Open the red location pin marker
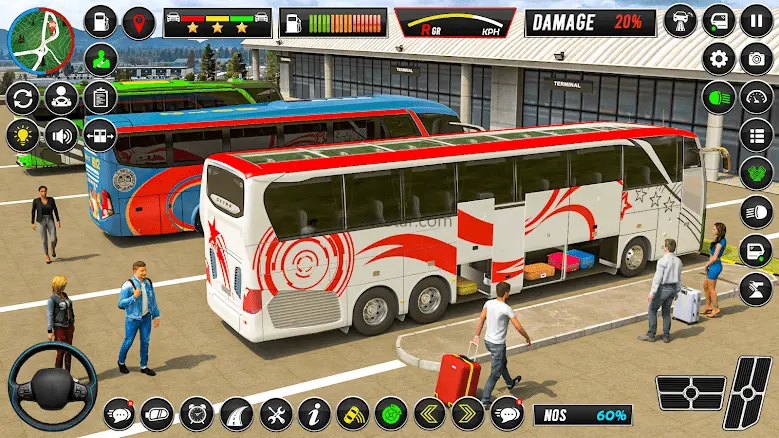The width and height of the screenshot is (779, 438). [x=140, y=21]
